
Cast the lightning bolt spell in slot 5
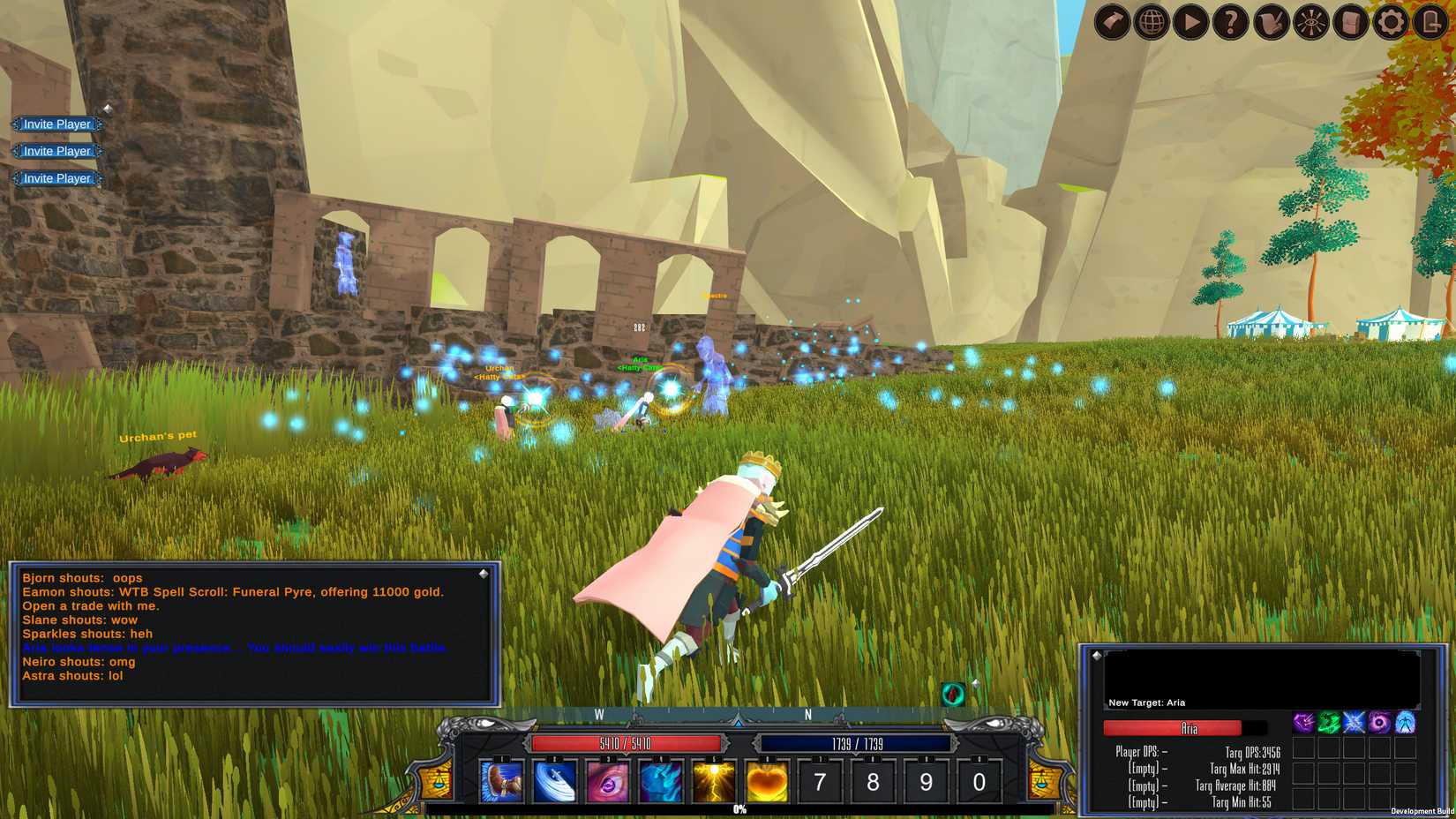[x=713, y=781]
